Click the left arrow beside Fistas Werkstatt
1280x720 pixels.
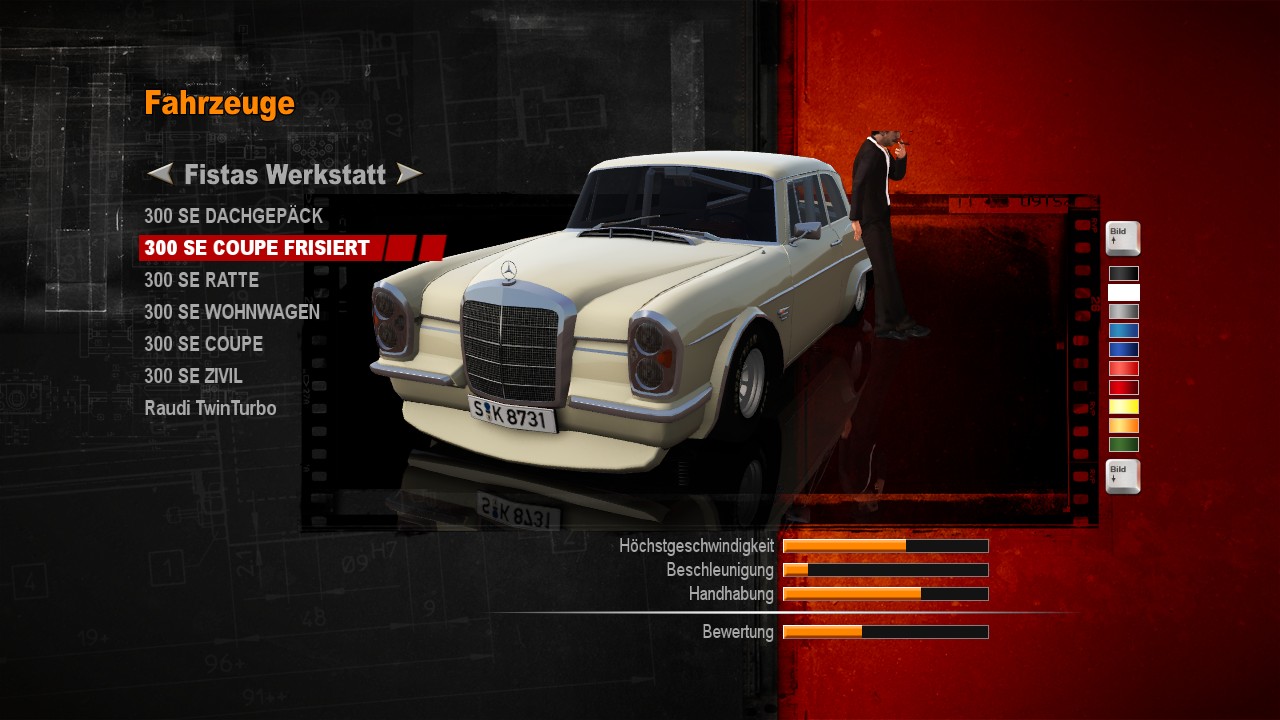pyautogui.click(x=160, y=175)
